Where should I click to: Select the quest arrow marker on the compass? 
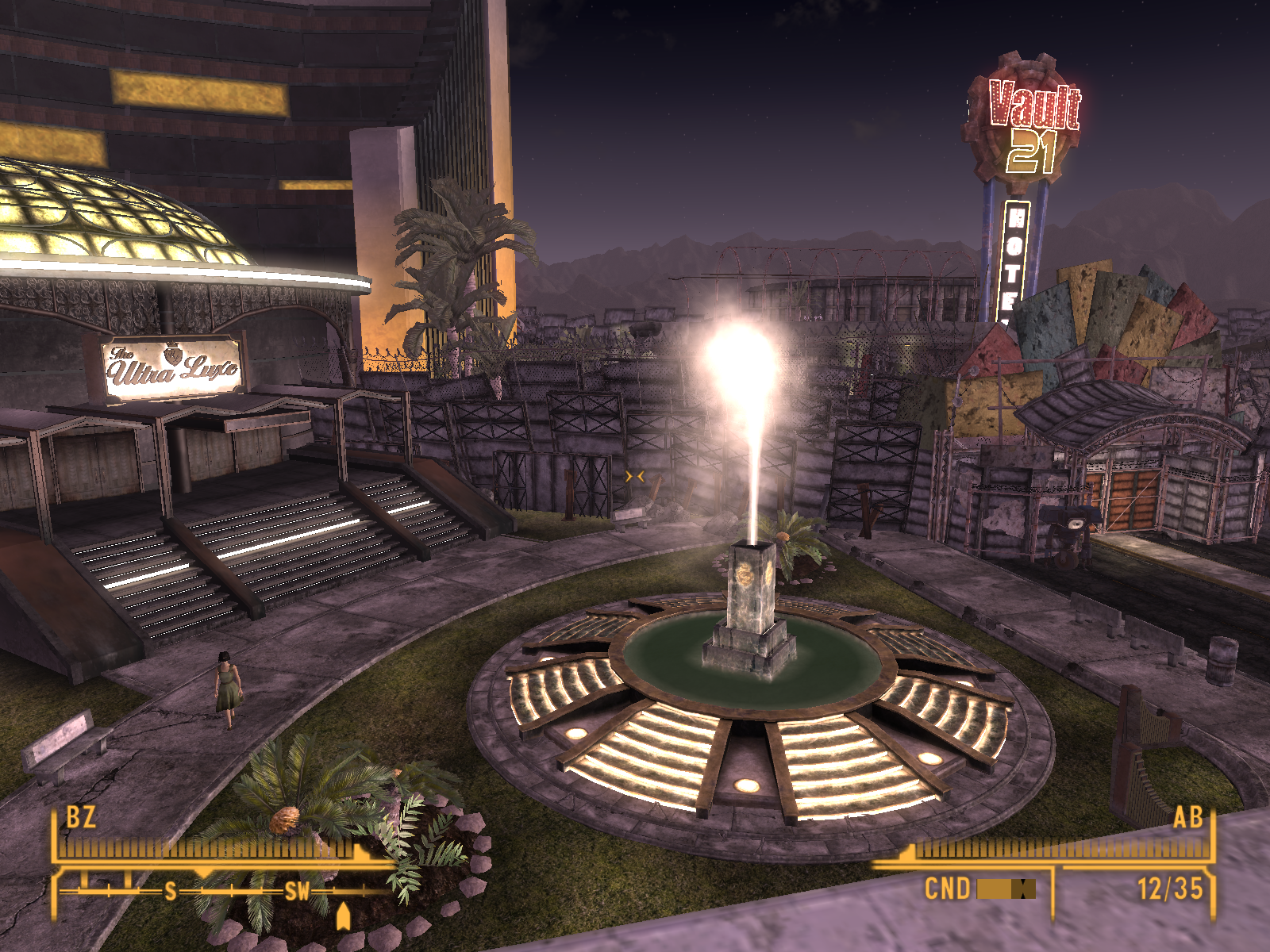coord(343,916)
